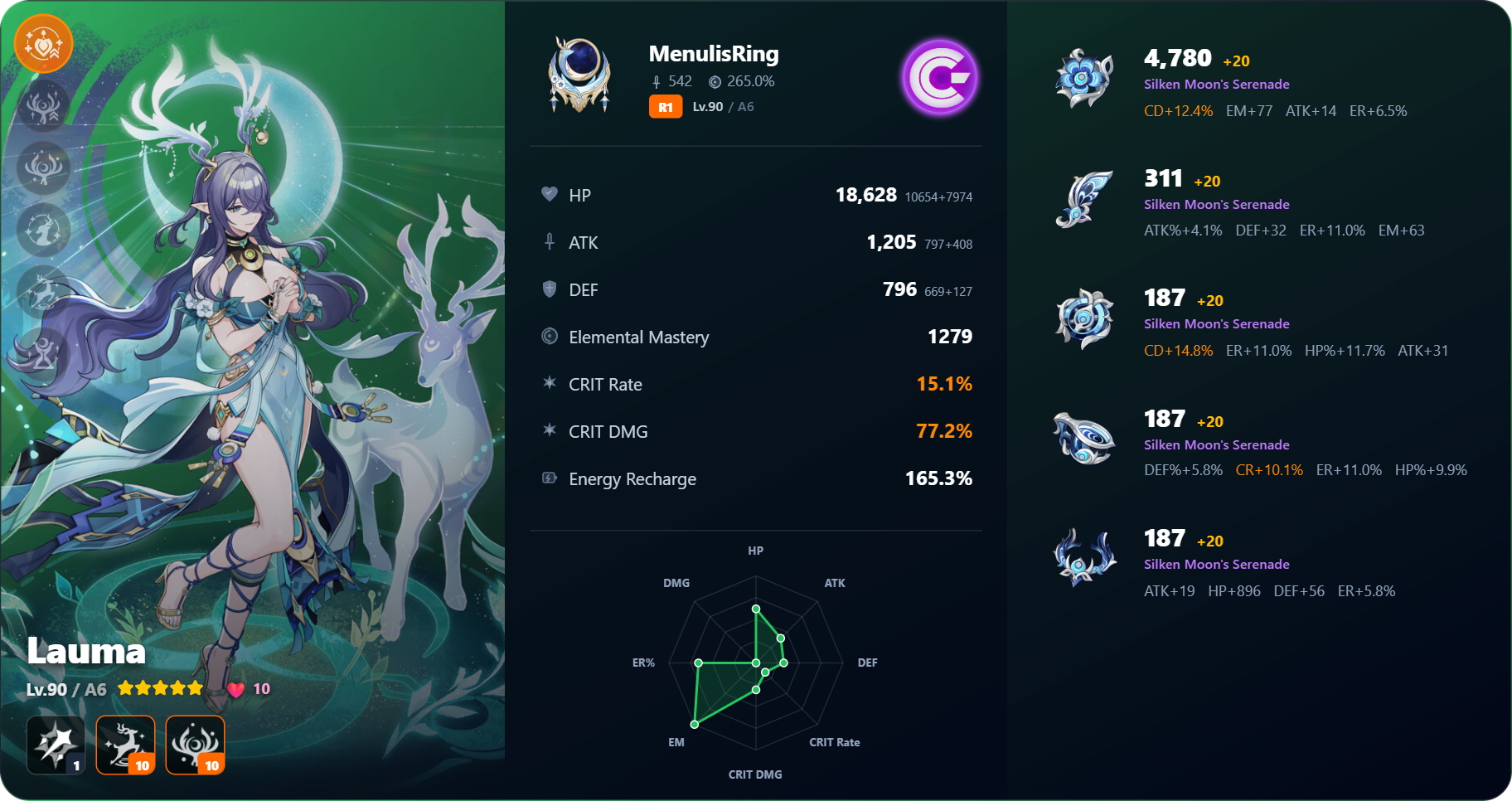The height and width of the screenshot is (801, 1512).
Task: Select the elemental burst talent icon
Action: (x=195, y=745)
